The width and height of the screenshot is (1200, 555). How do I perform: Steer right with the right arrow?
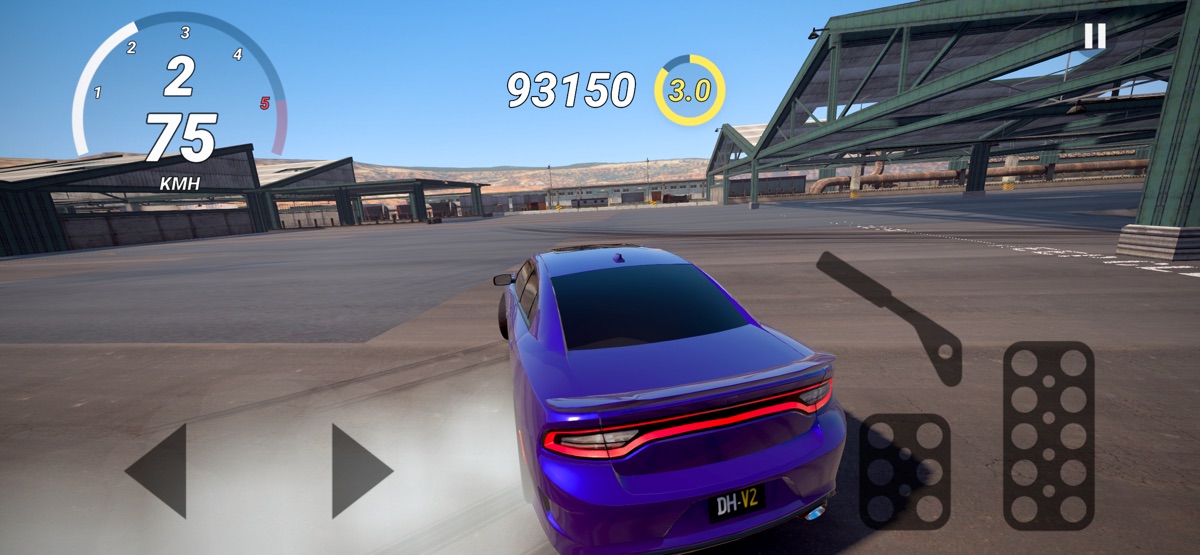[360, 470]
